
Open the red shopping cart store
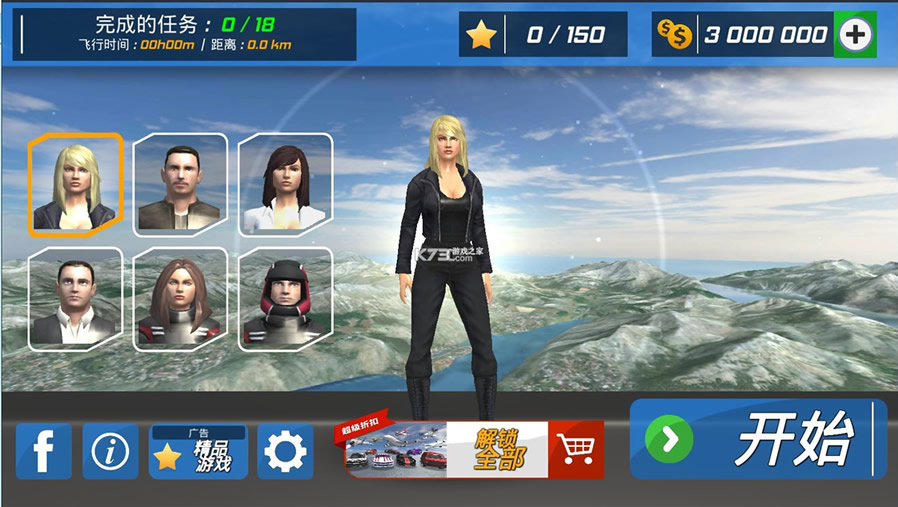click(x=576, y=450)
